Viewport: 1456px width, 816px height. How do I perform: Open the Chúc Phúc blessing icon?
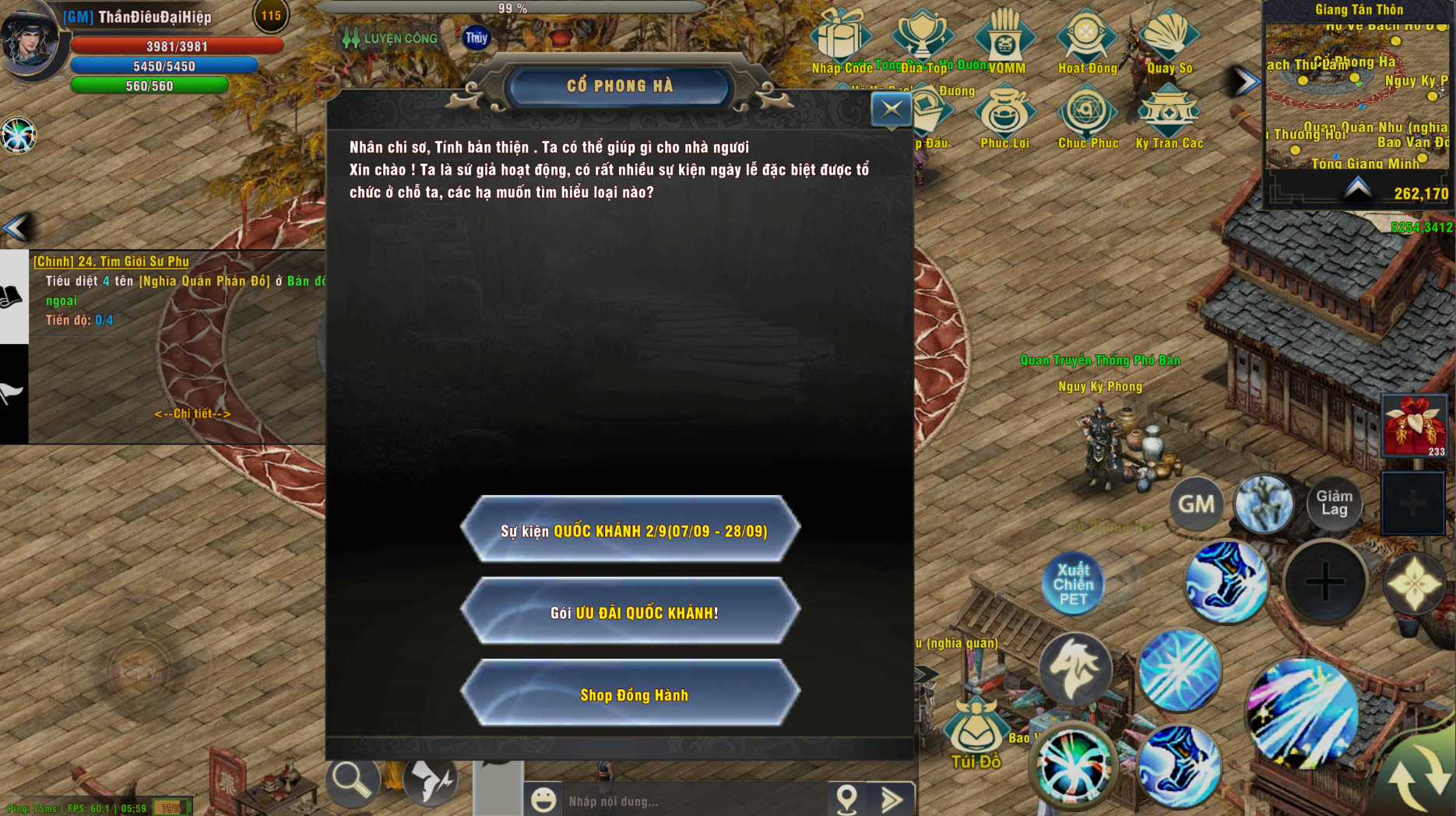[1087, 115]
